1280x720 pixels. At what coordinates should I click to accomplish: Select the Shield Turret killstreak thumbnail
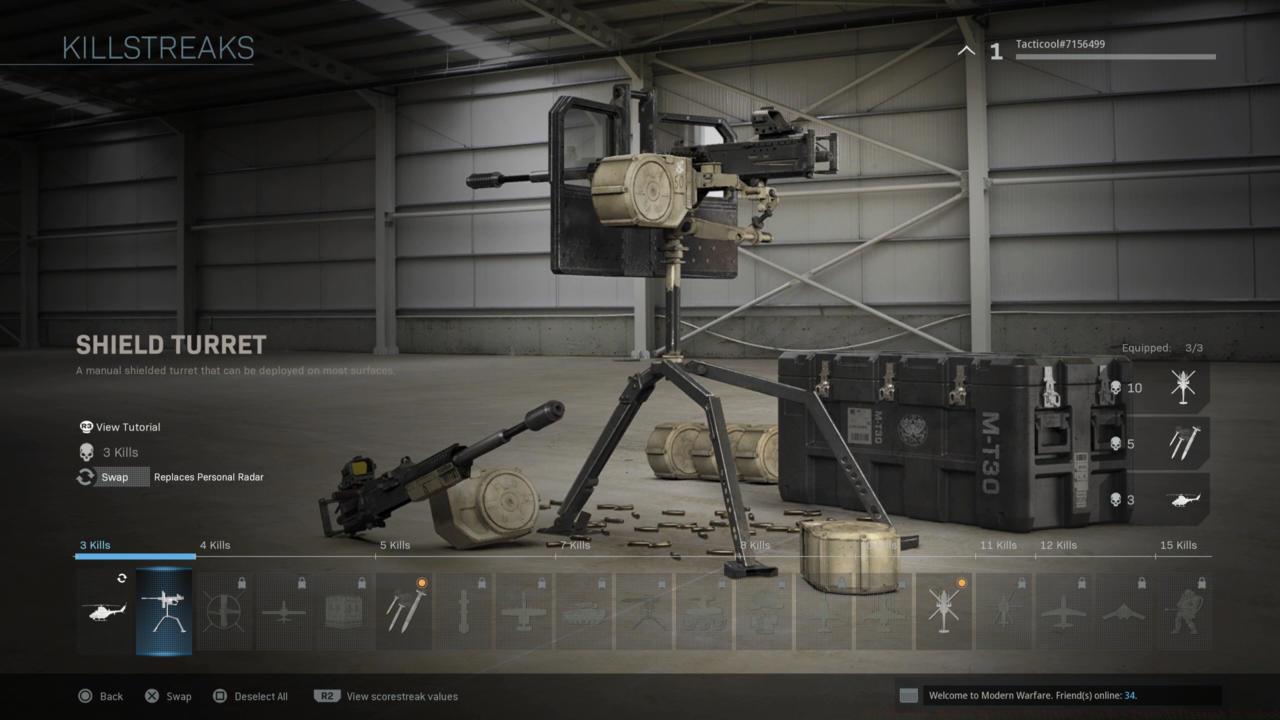pyautogui.click(x=165, y=610)
